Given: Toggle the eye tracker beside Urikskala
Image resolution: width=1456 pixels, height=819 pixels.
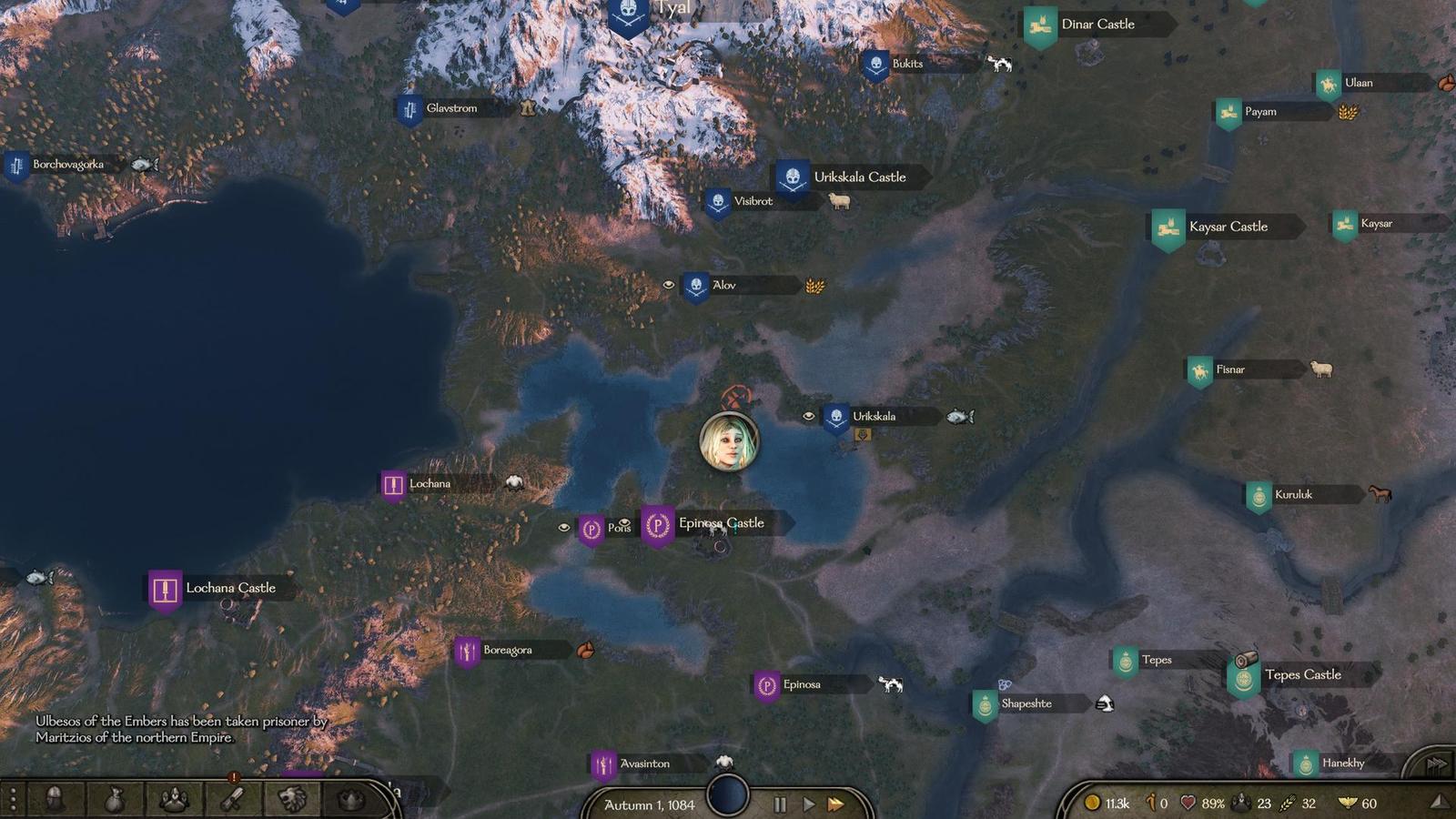Looking at the screenshot, I should point(808,416).
